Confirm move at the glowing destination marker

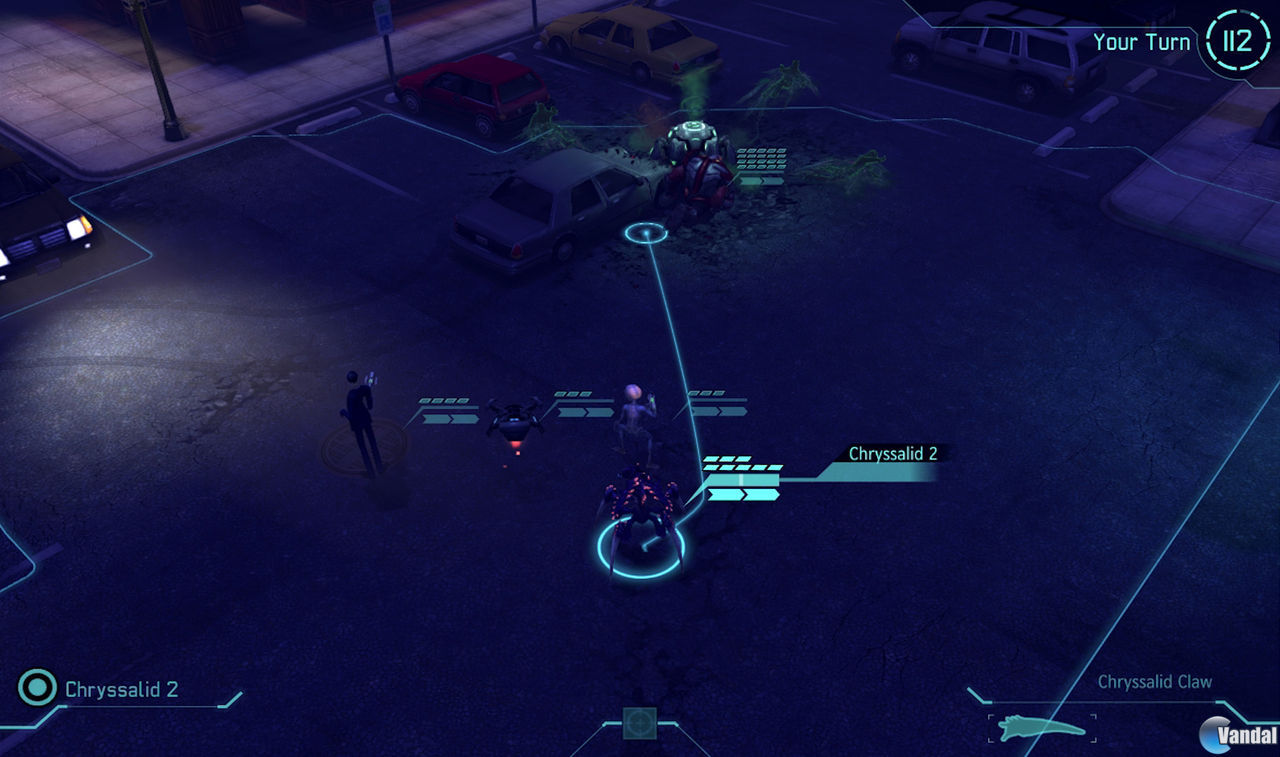coord(646,234)
